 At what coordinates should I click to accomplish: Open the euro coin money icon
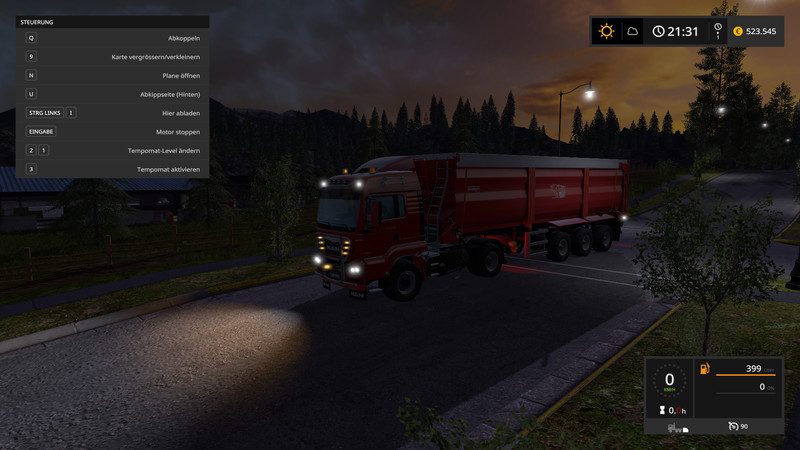point(738,31)
